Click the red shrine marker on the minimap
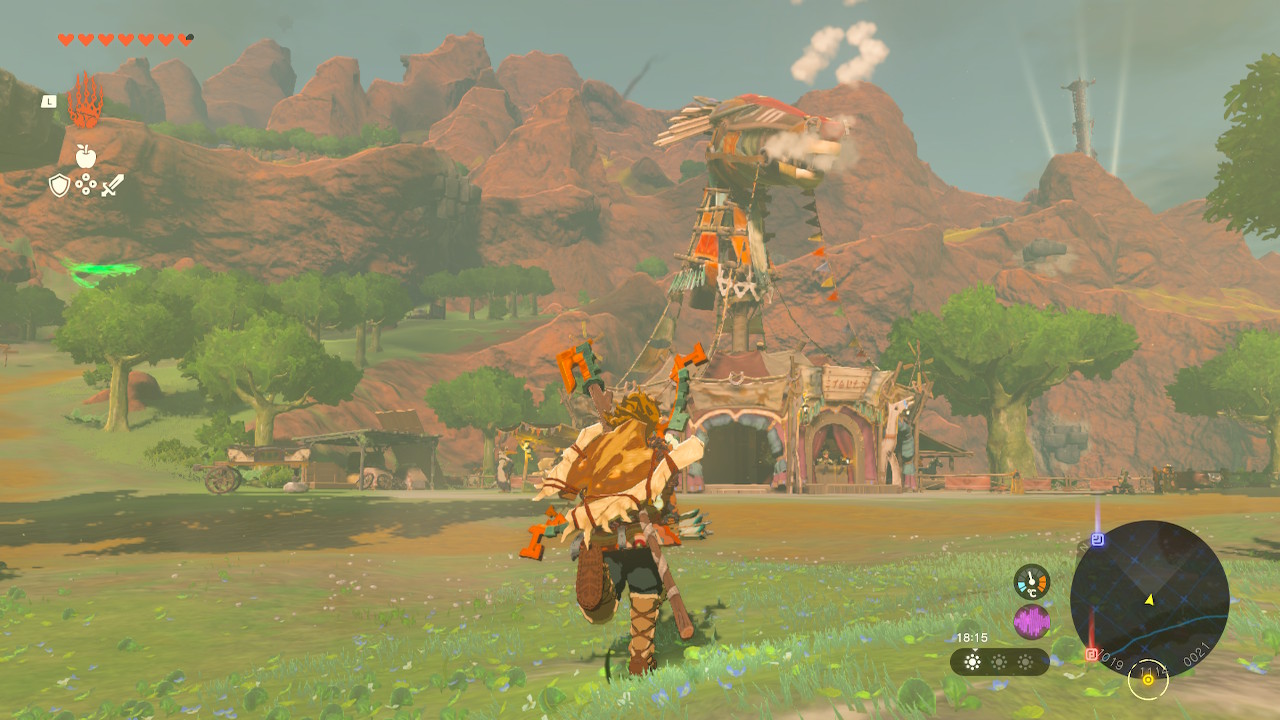The width and height of the screenshot is (1280, 720). 1091,654
